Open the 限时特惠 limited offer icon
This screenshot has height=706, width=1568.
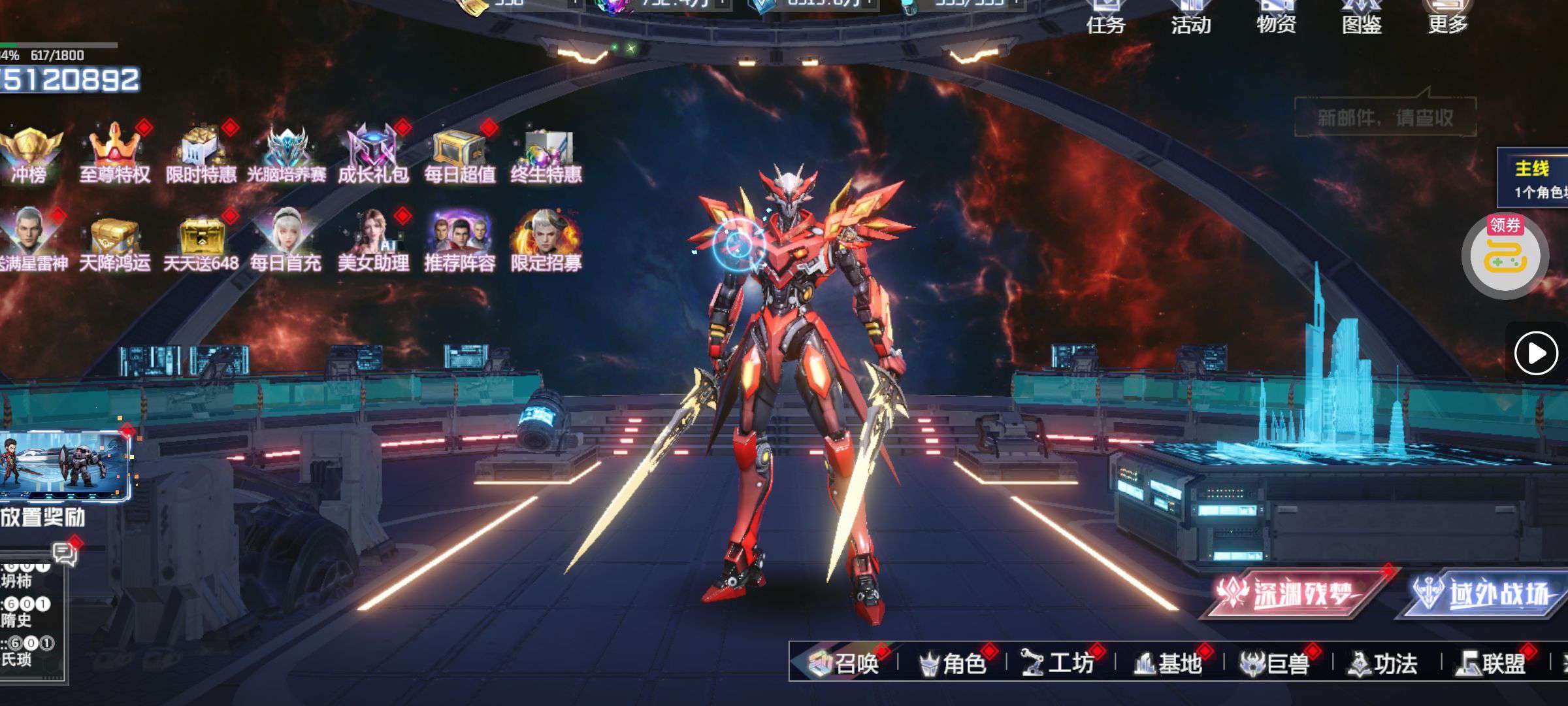201,154
